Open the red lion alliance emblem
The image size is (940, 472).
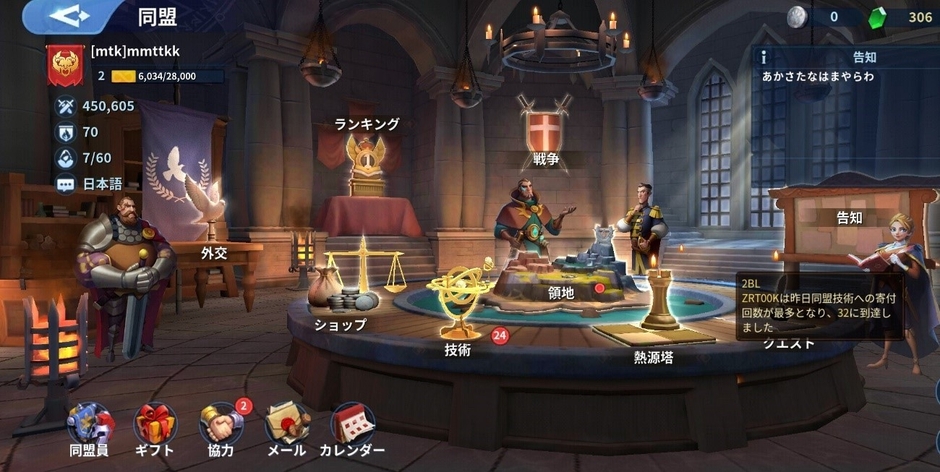tap(66, 64)
